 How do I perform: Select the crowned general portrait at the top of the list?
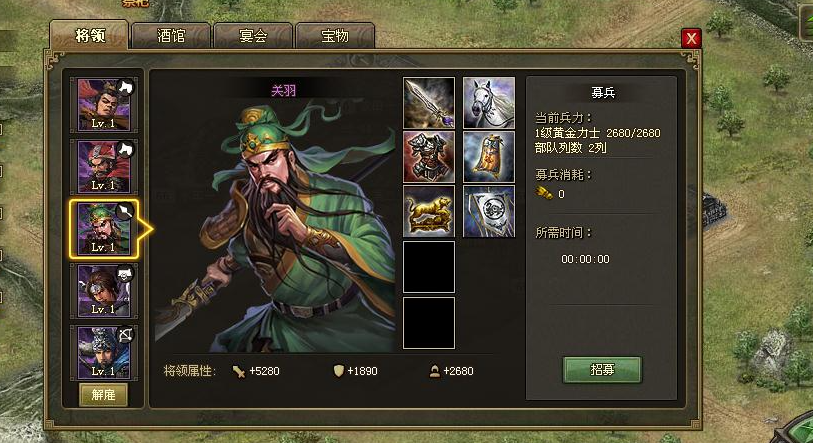tap(104, 104)
